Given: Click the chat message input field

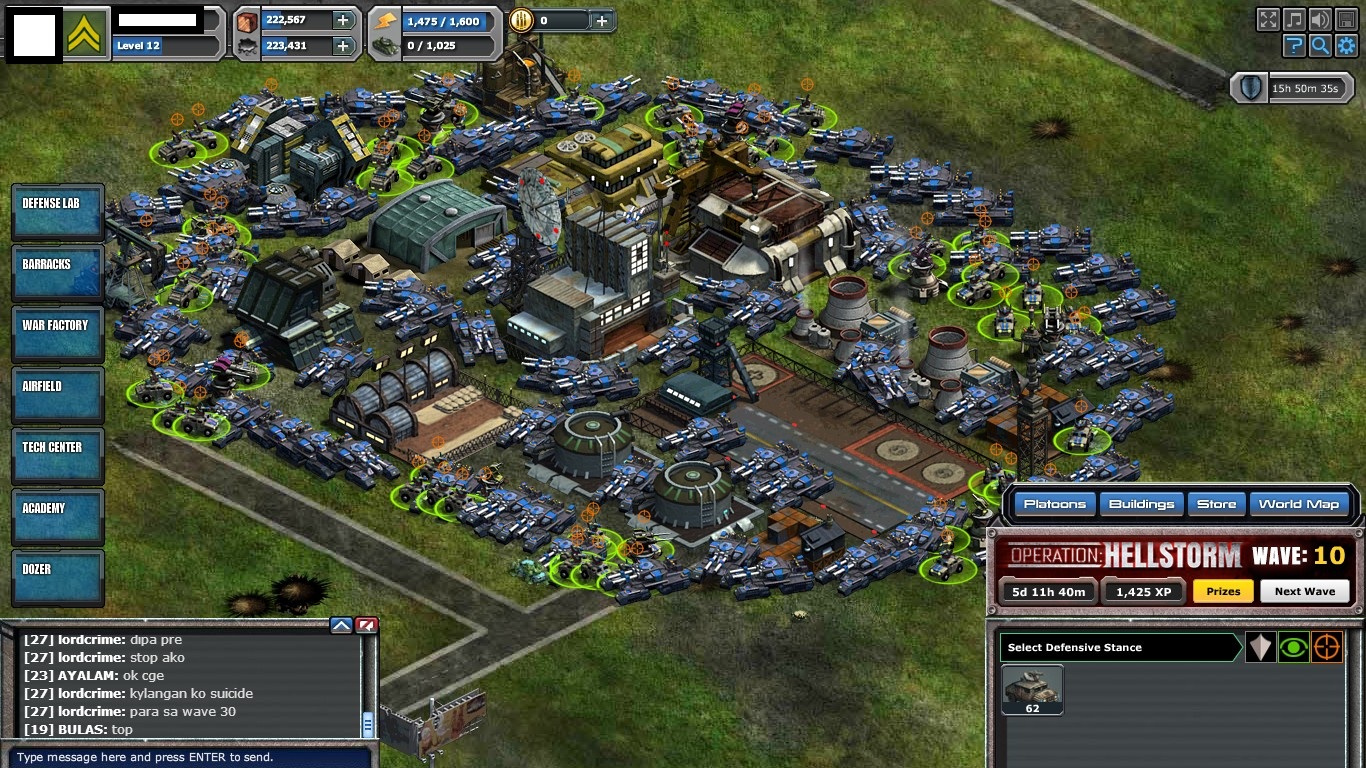Looking at the screenshot, I should point(188,757).
